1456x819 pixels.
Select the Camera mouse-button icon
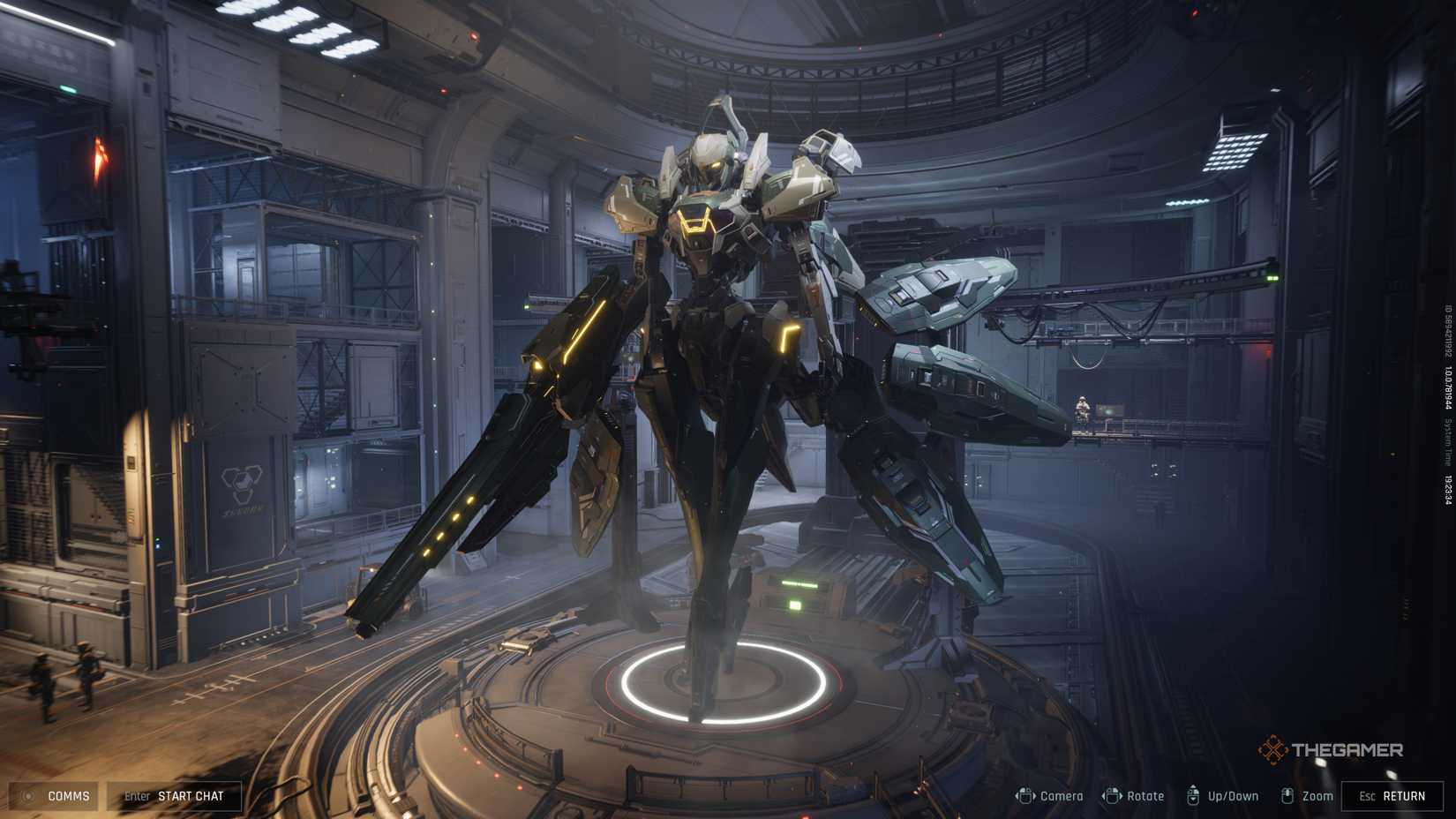pos(1026,794)
